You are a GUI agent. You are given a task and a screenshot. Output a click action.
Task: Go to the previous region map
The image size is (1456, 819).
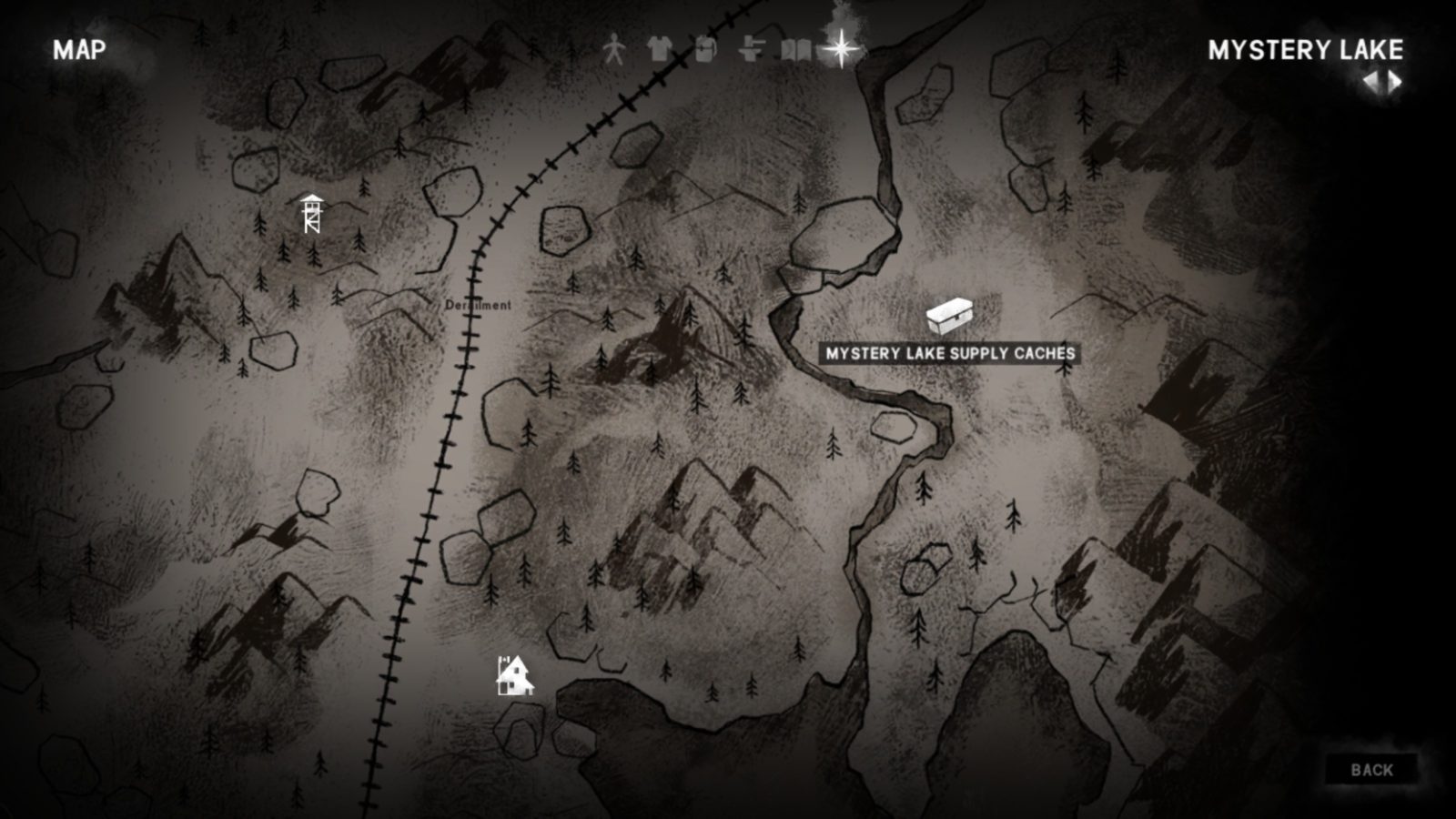point(1370,83)
